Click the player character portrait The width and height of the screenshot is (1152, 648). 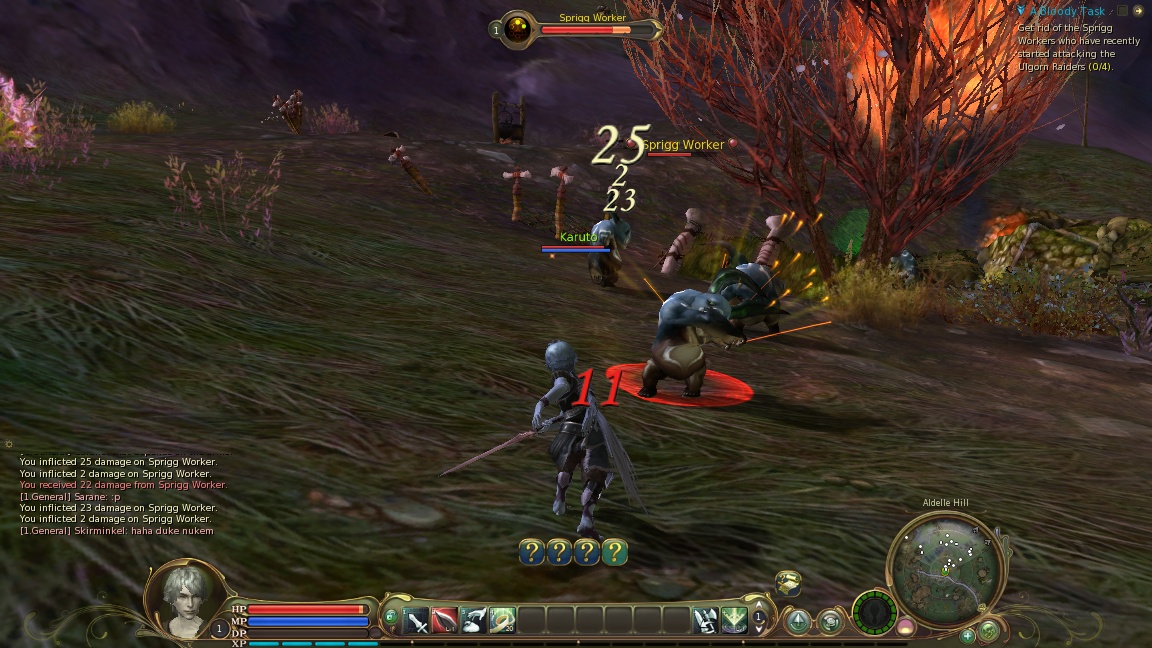pos(187,596)
